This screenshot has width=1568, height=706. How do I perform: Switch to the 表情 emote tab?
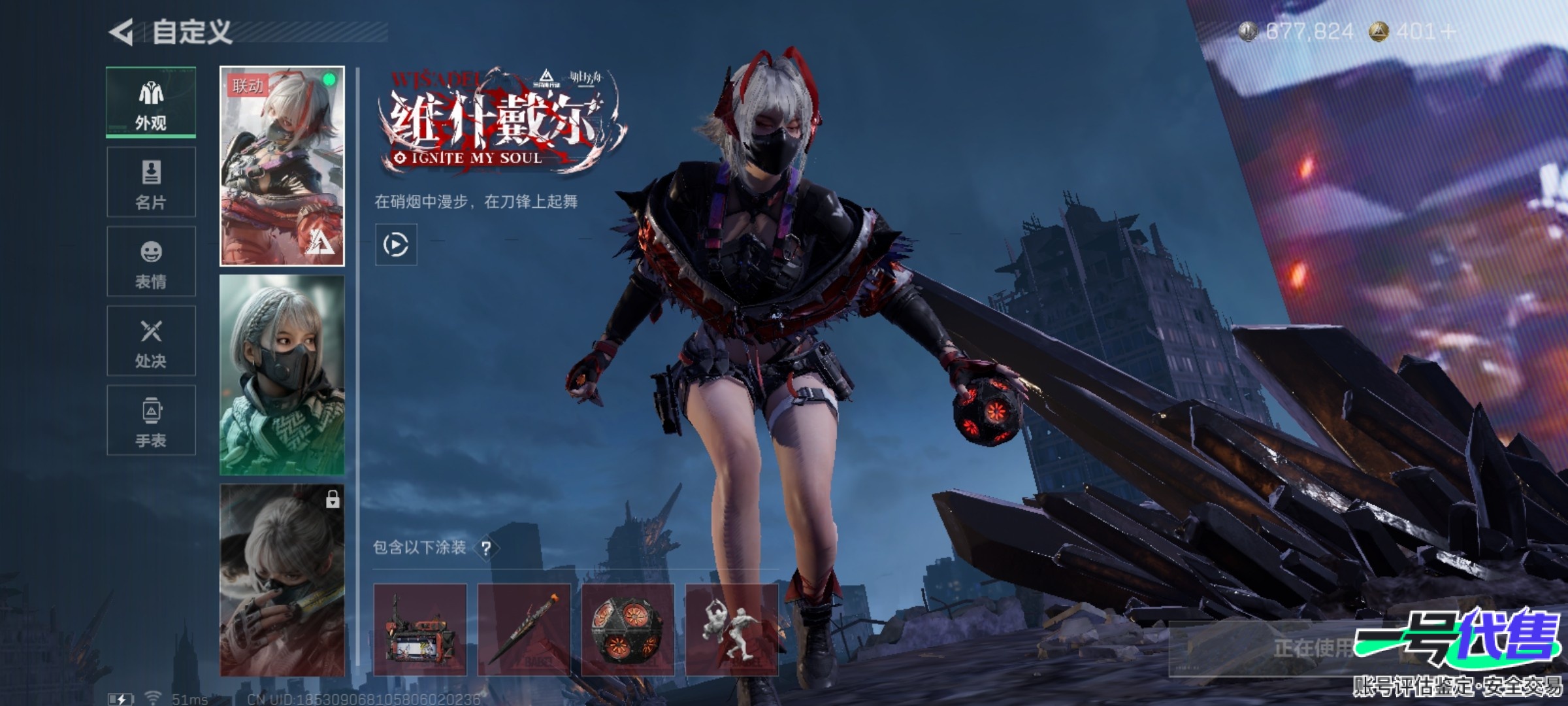(151, 262)
